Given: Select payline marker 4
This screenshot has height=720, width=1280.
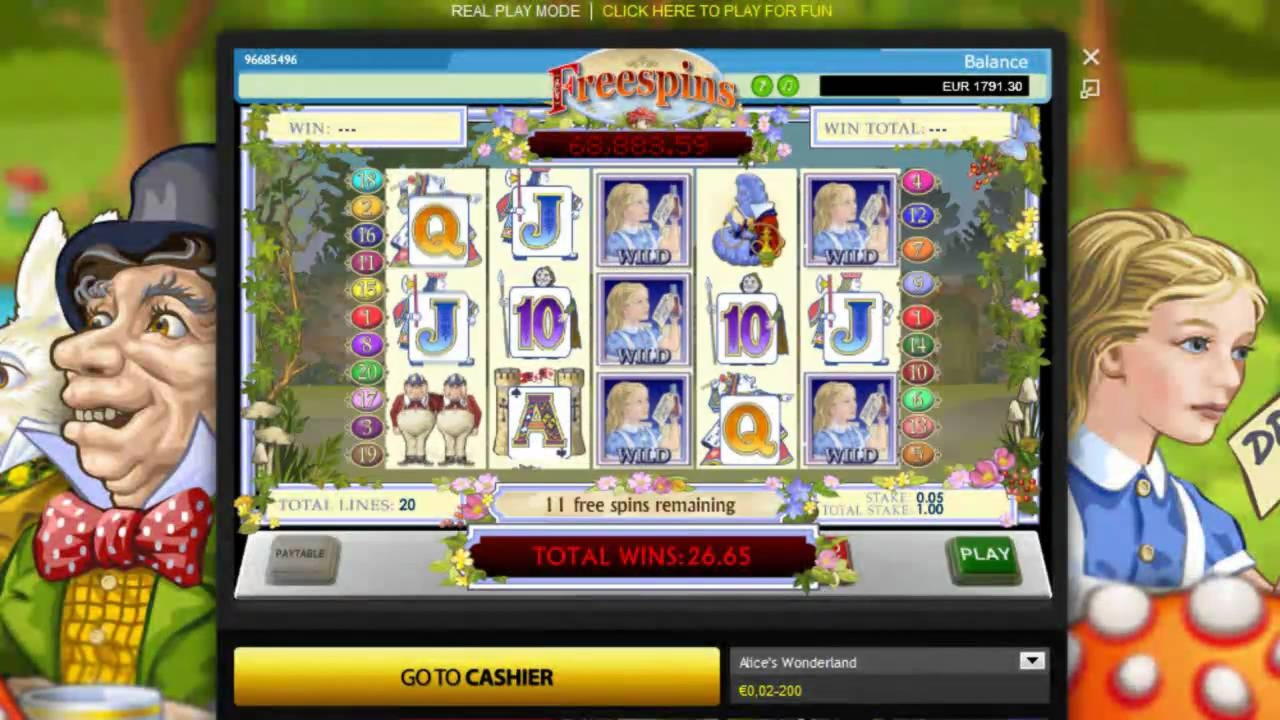Looking at the screenshot, I should pos(918,181).
